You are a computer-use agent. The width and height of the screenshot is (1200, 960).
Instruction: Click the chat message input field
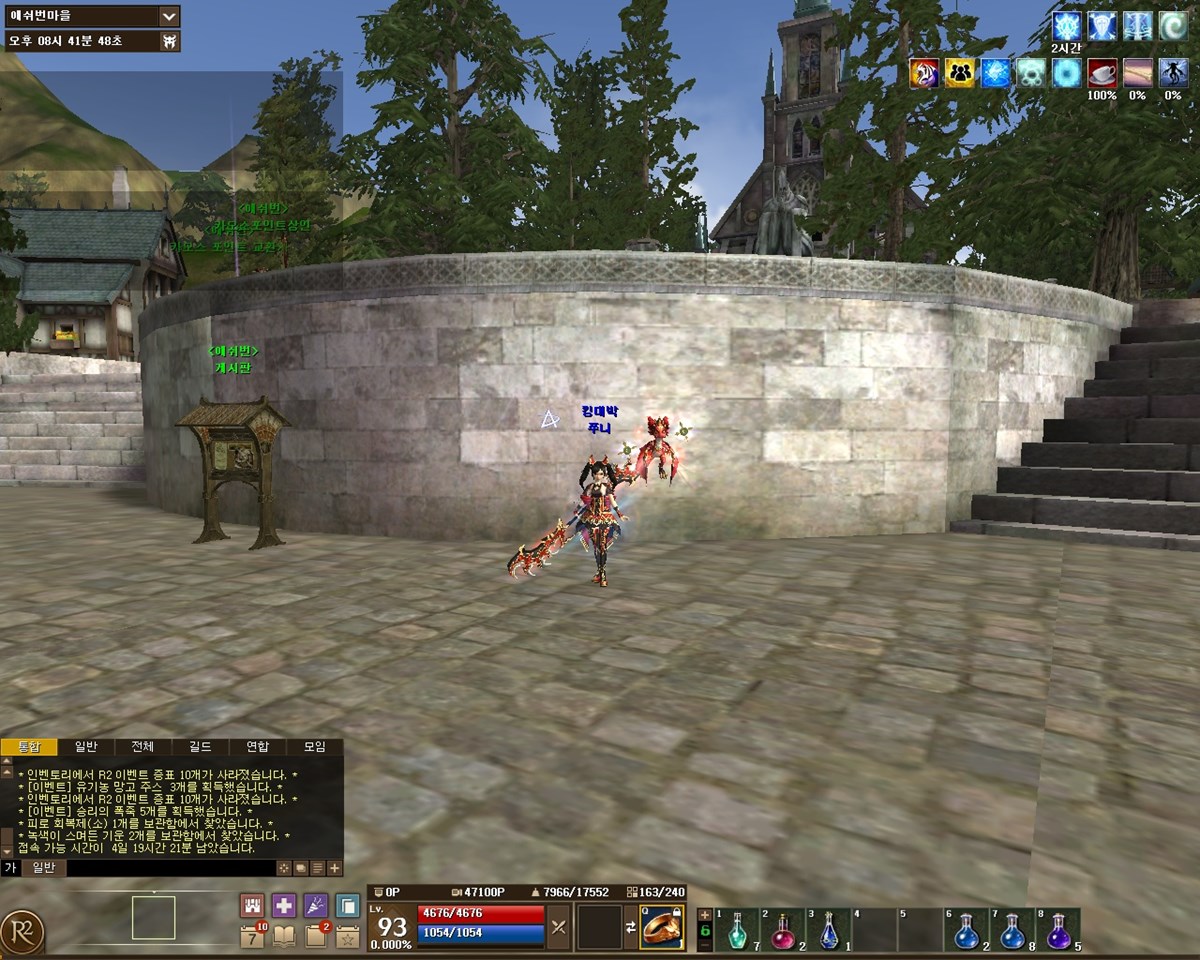(170, 868)
